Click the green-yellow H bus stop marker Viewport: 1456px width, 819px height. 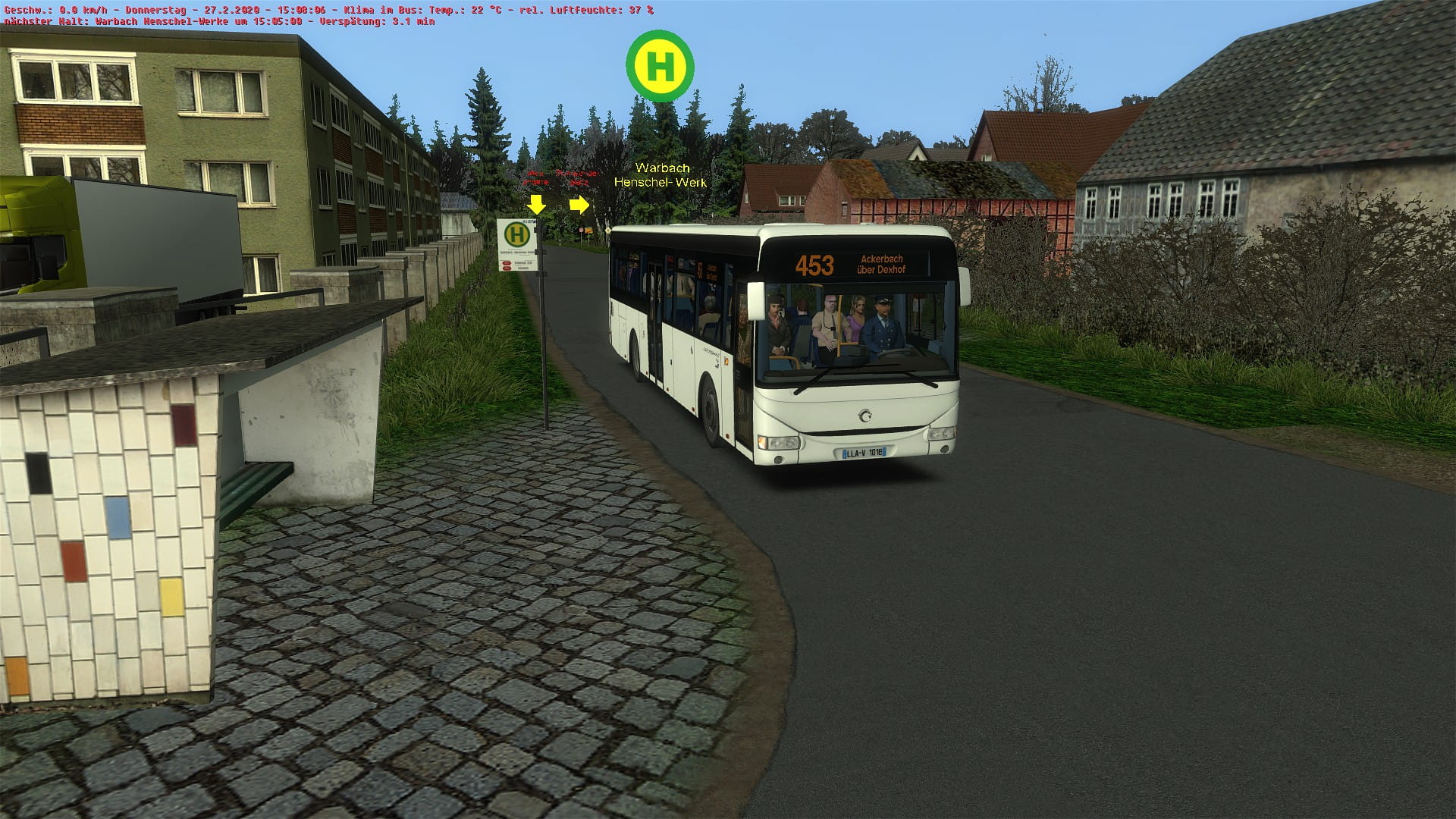pyautogui.click(x=660, y=66)
